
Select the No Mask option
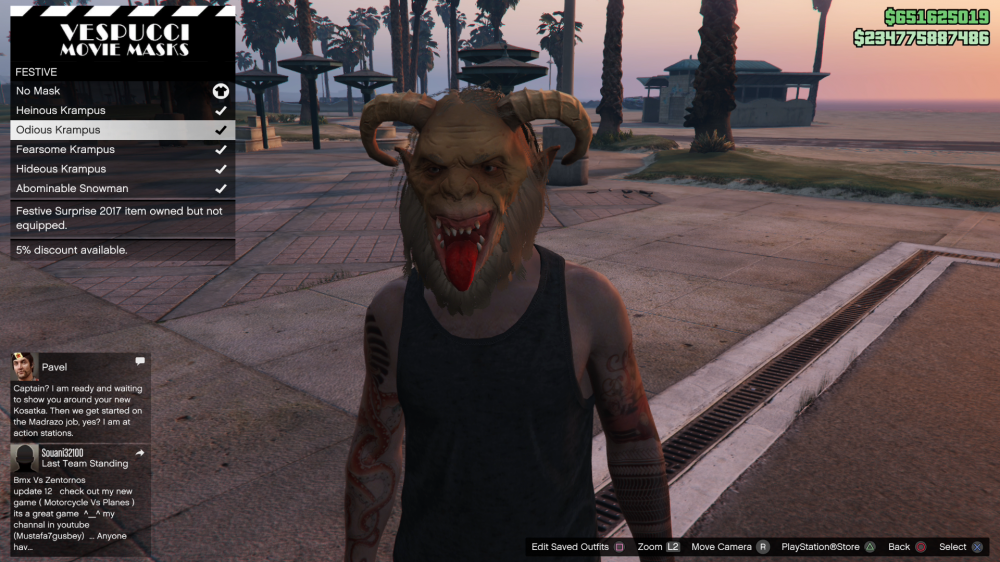(122, 91)
